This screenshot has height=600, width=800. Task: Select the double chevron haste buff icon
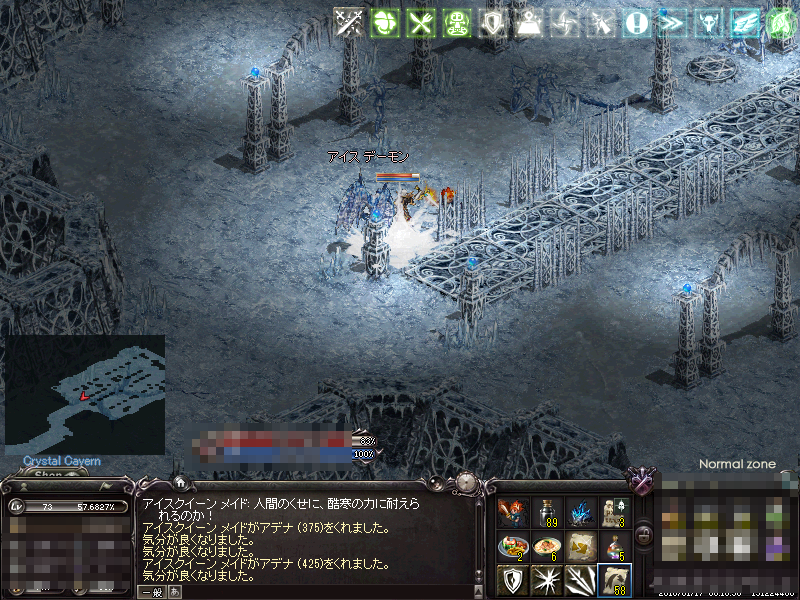[x=672, y=23]
